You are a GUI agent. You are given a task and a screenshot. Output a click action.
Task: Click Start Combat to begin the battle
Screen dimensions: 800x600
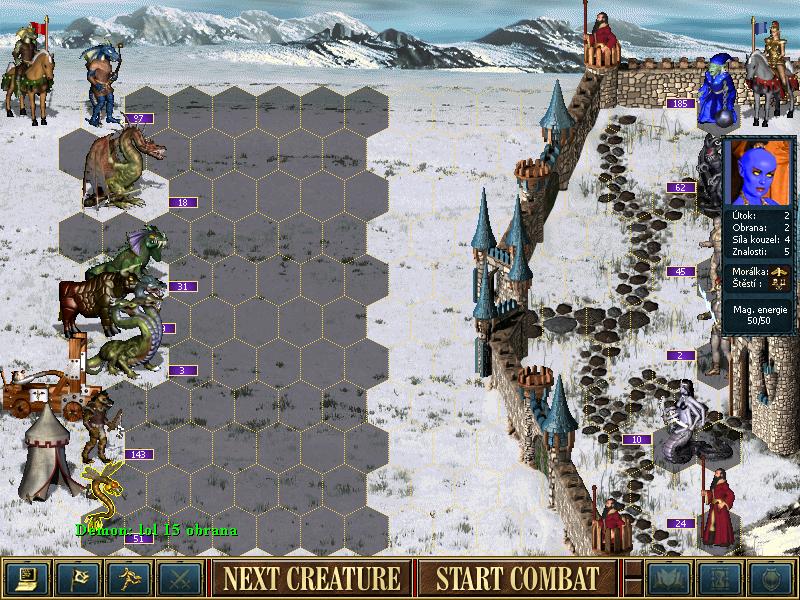[518, 578]
